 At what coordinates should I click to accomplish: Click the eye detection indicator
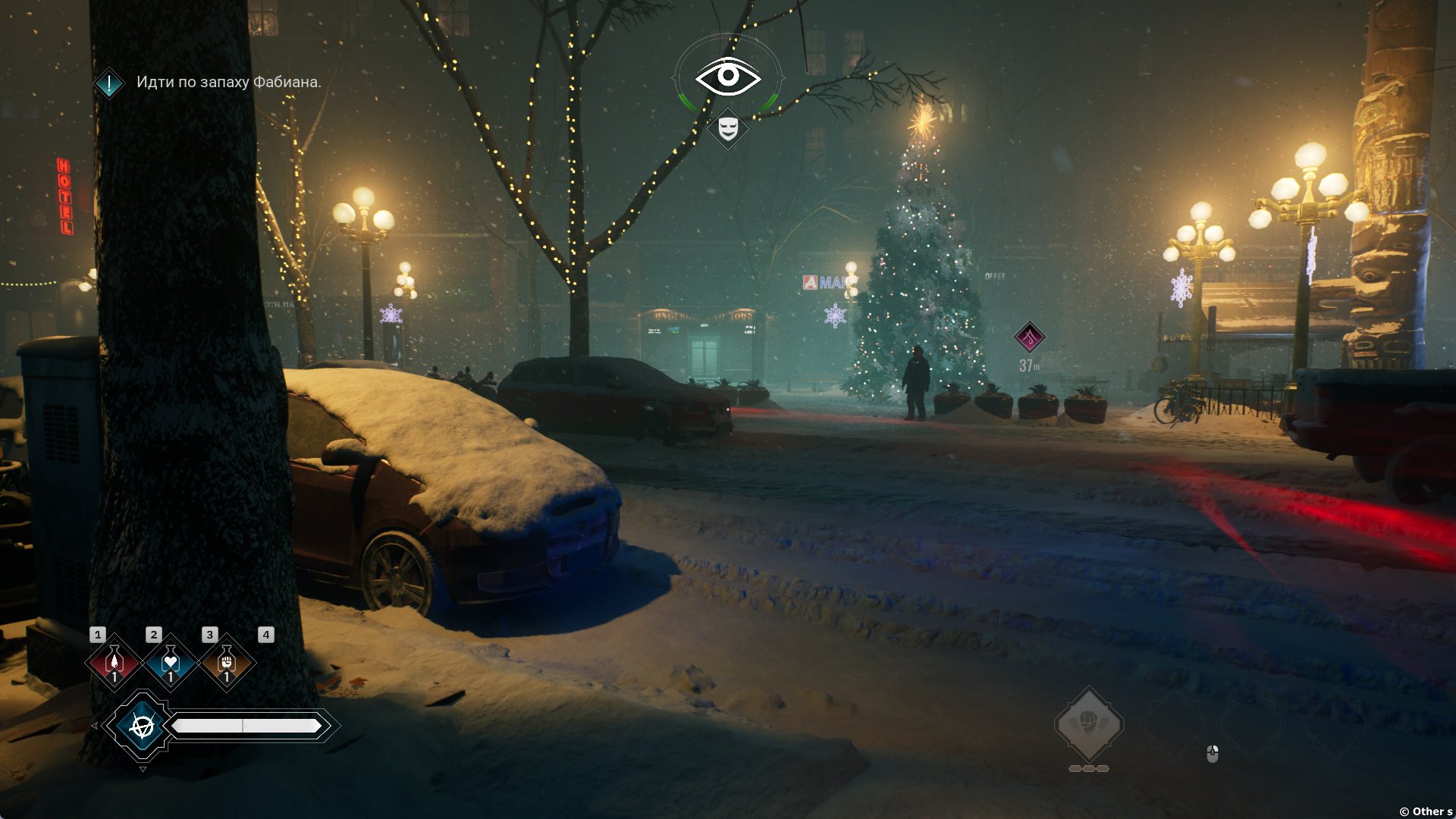tap(728, 77)
